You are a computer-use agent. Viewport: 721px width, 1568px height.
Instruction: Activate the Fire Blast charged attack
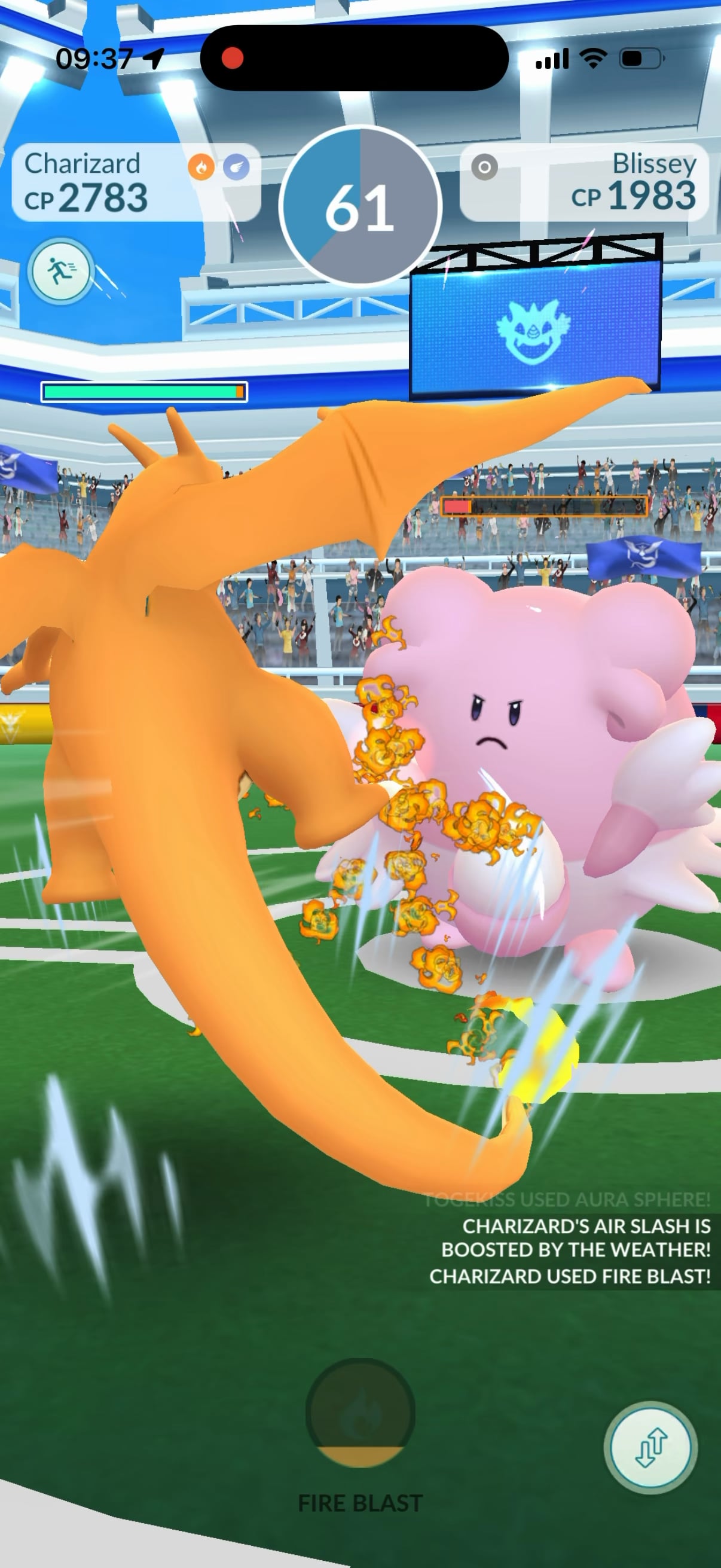pos(360,1413)
